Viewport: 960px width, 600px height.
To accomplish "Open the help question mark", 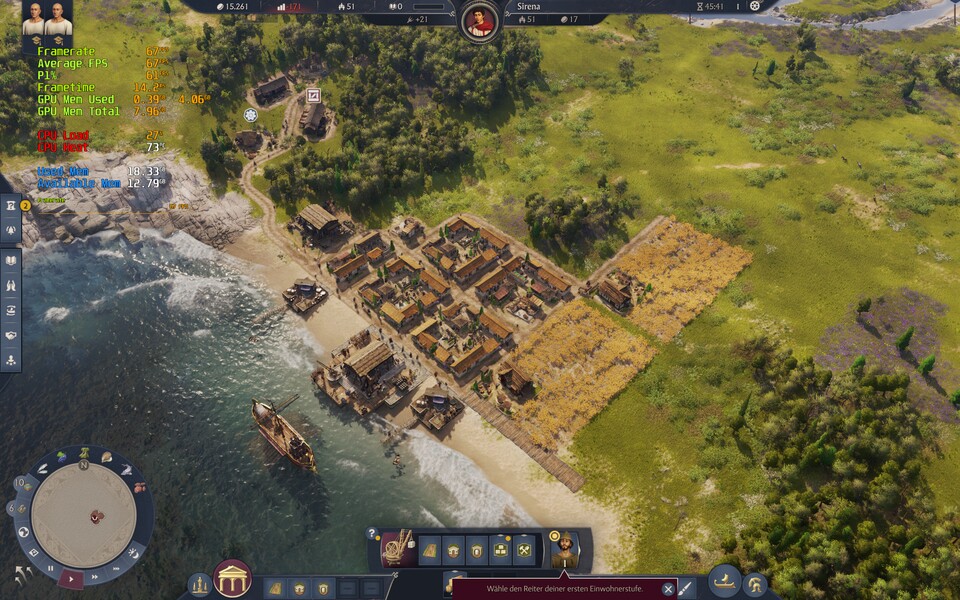I will [373, 533].
